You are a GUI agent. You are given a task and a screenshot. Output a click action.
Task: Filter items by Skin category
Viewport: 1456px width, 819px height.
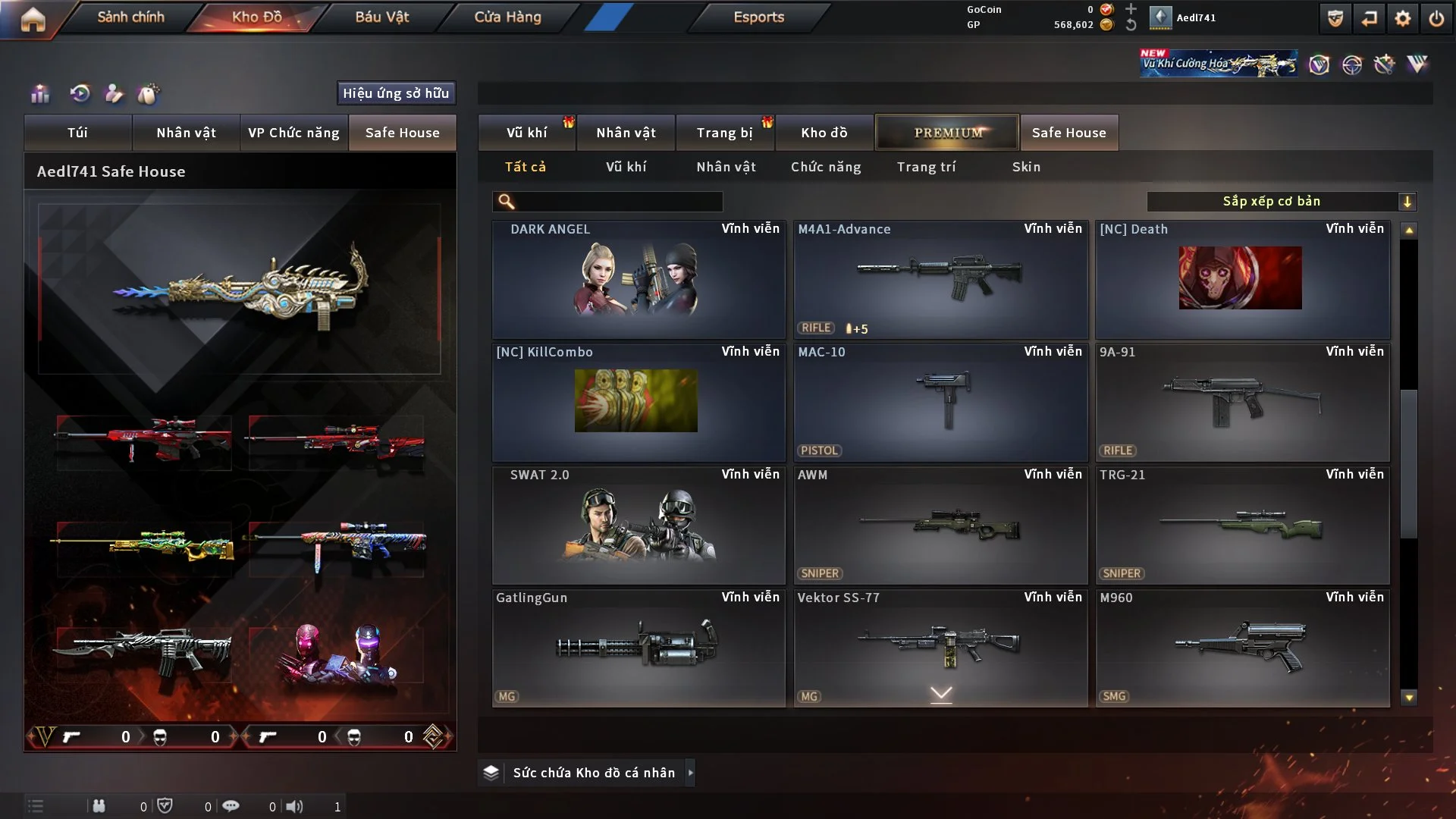1026,167
